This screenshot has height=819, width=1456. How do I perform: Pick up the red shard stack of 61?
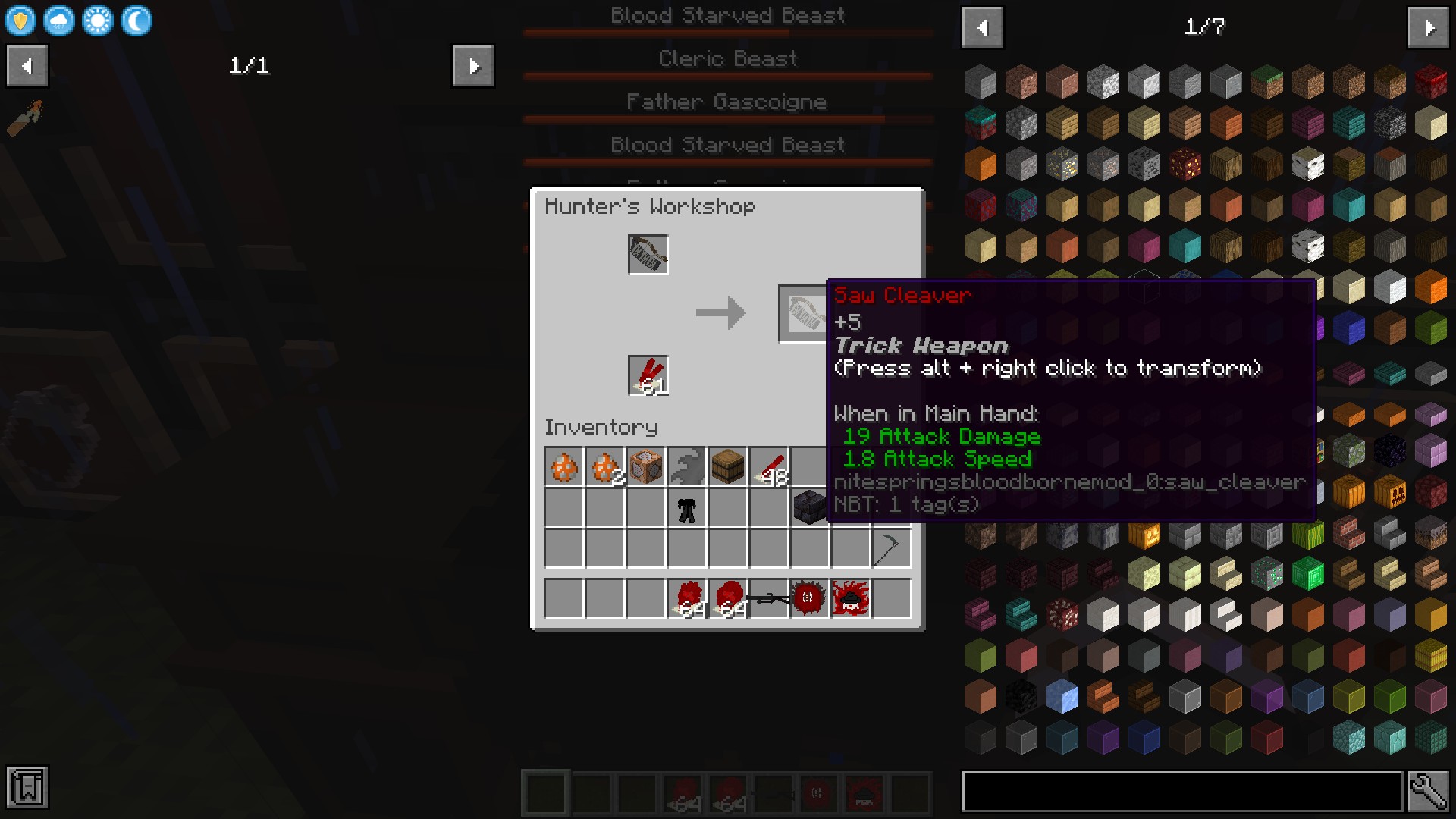point(648,375)
